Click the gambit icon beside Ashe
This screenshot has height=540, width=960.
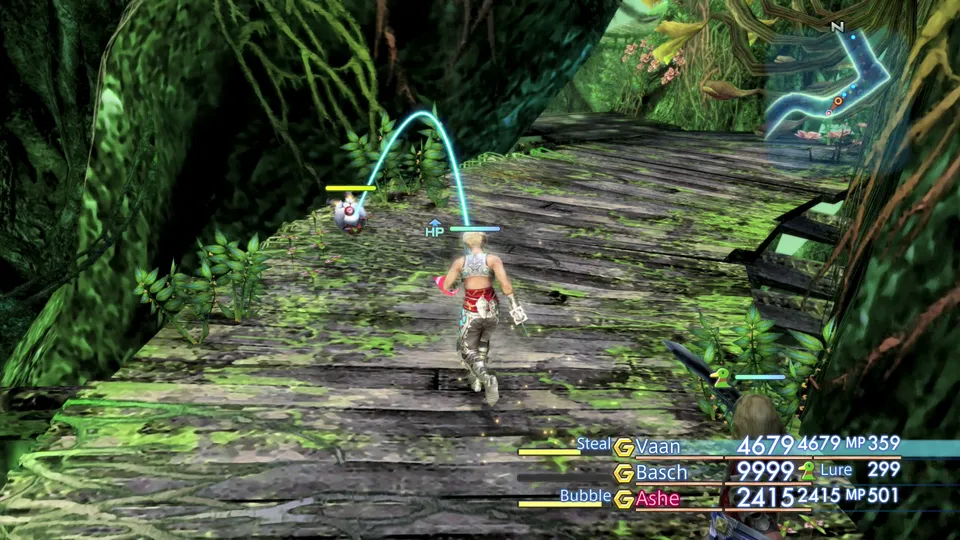point(624,499)
